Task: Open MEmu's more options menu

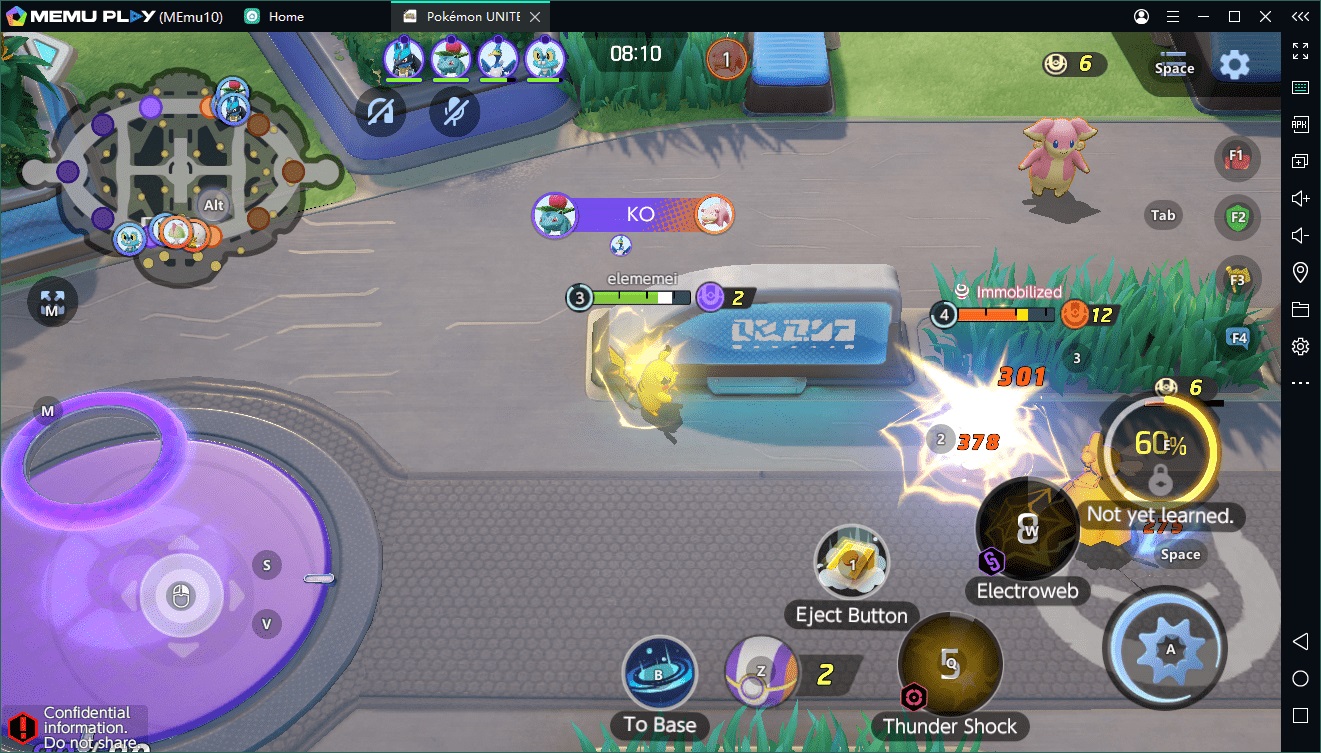Action: tap(1300, 382)
